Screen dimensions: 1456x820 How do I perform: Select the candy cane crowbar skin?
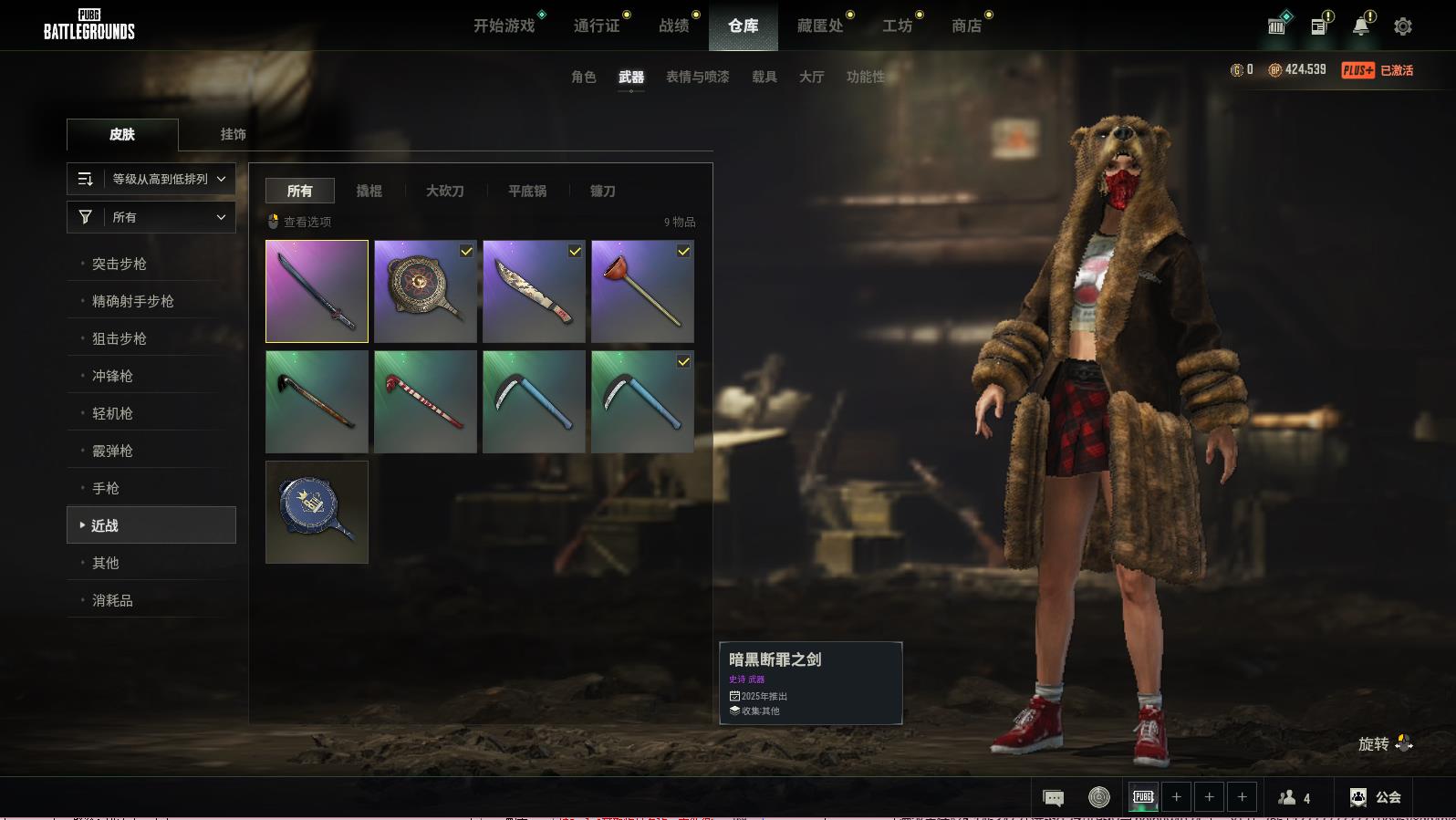coord(425,401)
